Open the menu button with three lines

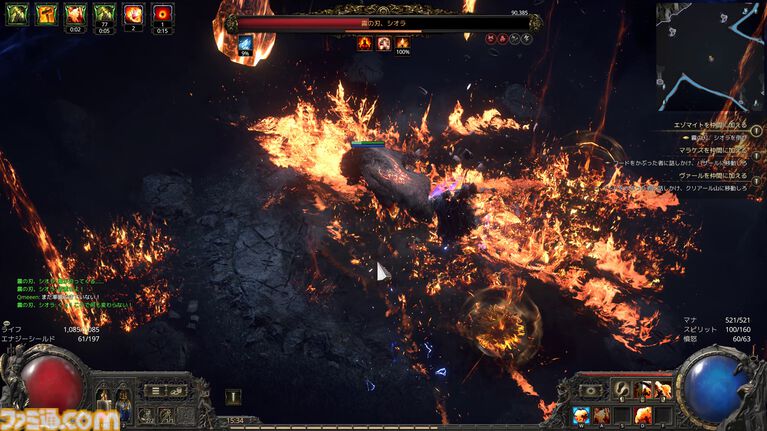153,390
